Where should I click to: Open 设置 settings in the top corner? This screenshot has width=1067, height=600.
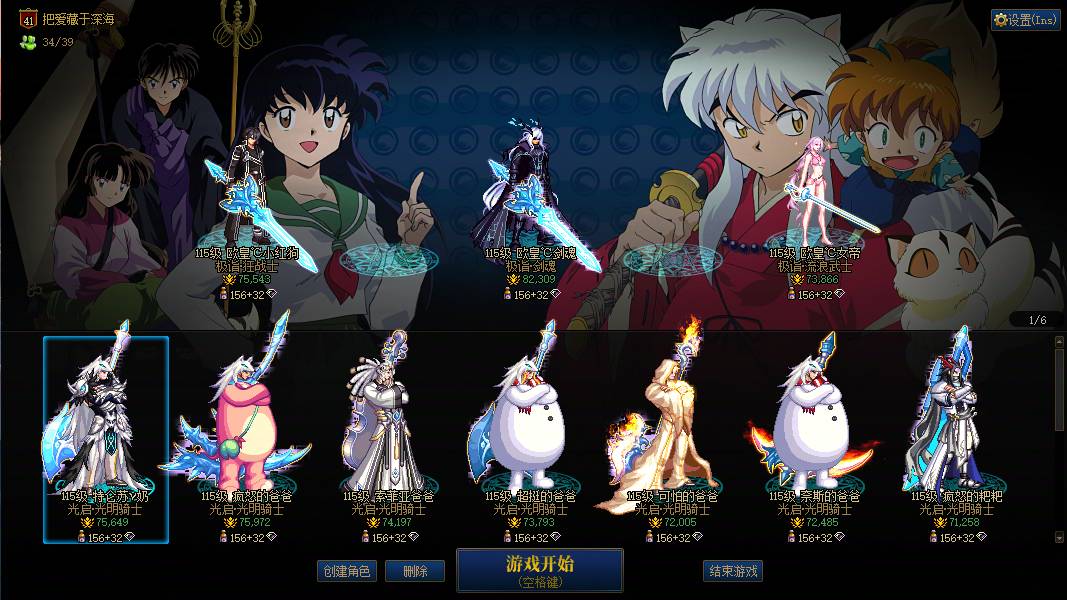tap(1026, 20)
